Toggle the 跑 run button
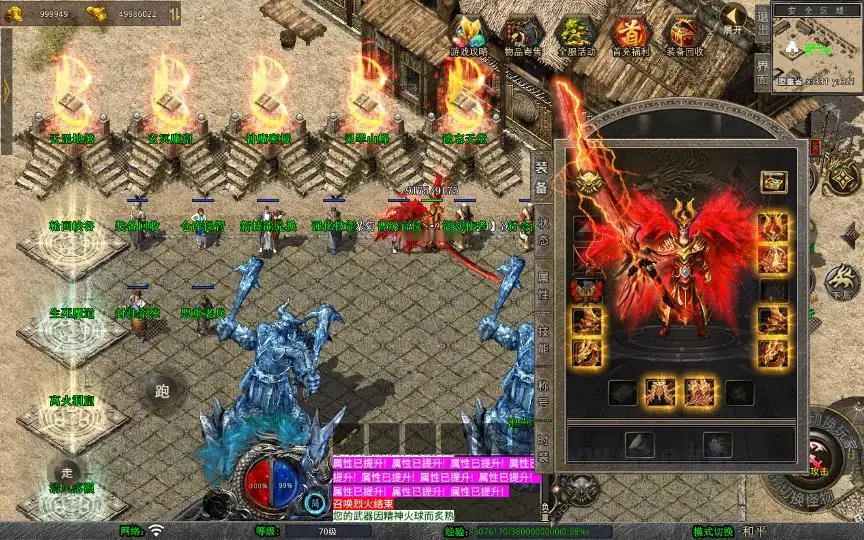This screenshot has height=540, width=864. click(162, 391)
